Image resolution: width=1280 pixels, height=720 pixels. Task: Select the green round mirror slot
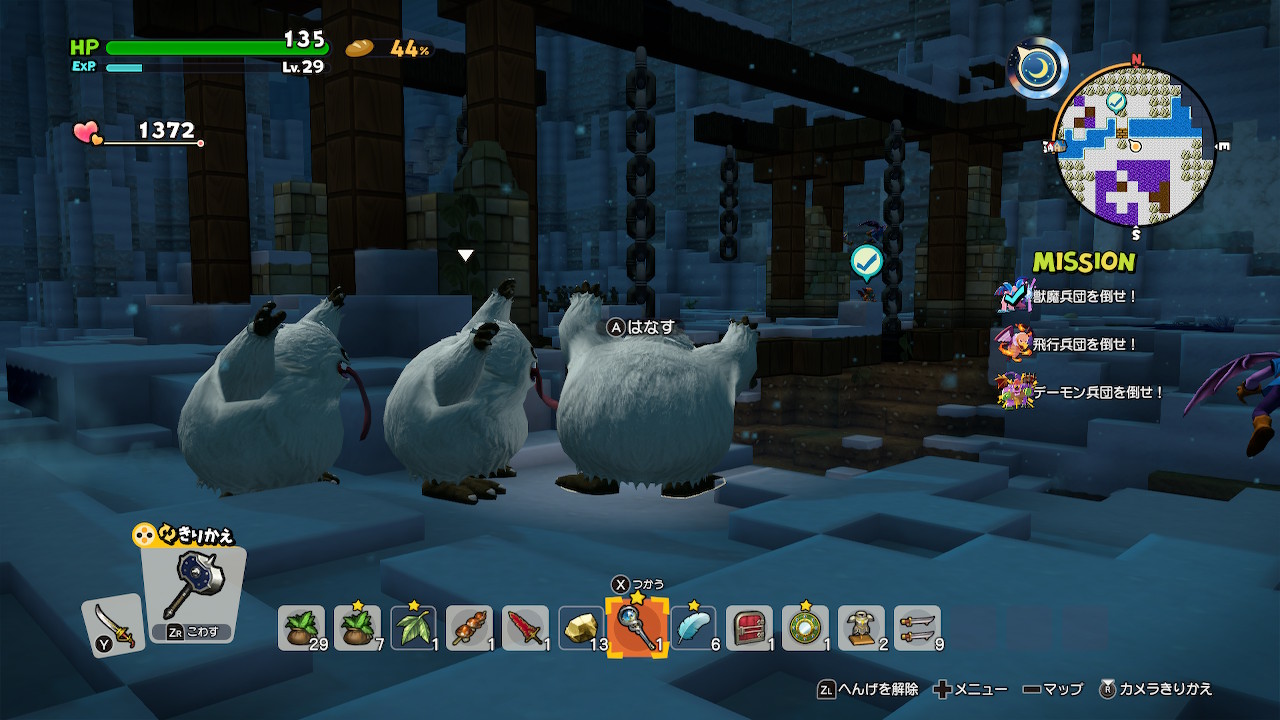click(806, 629)
